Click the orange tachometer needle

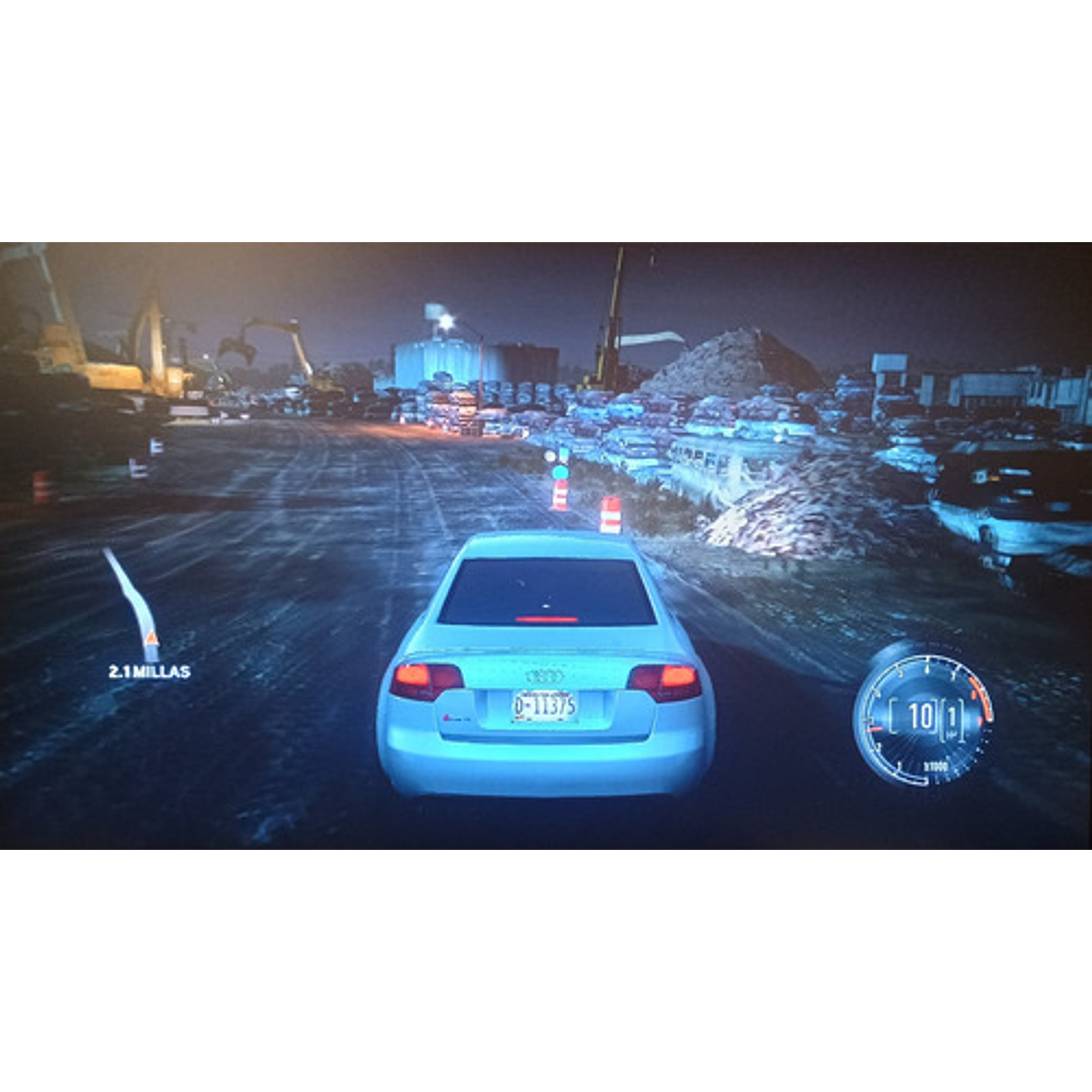click(x=874, y=730)
